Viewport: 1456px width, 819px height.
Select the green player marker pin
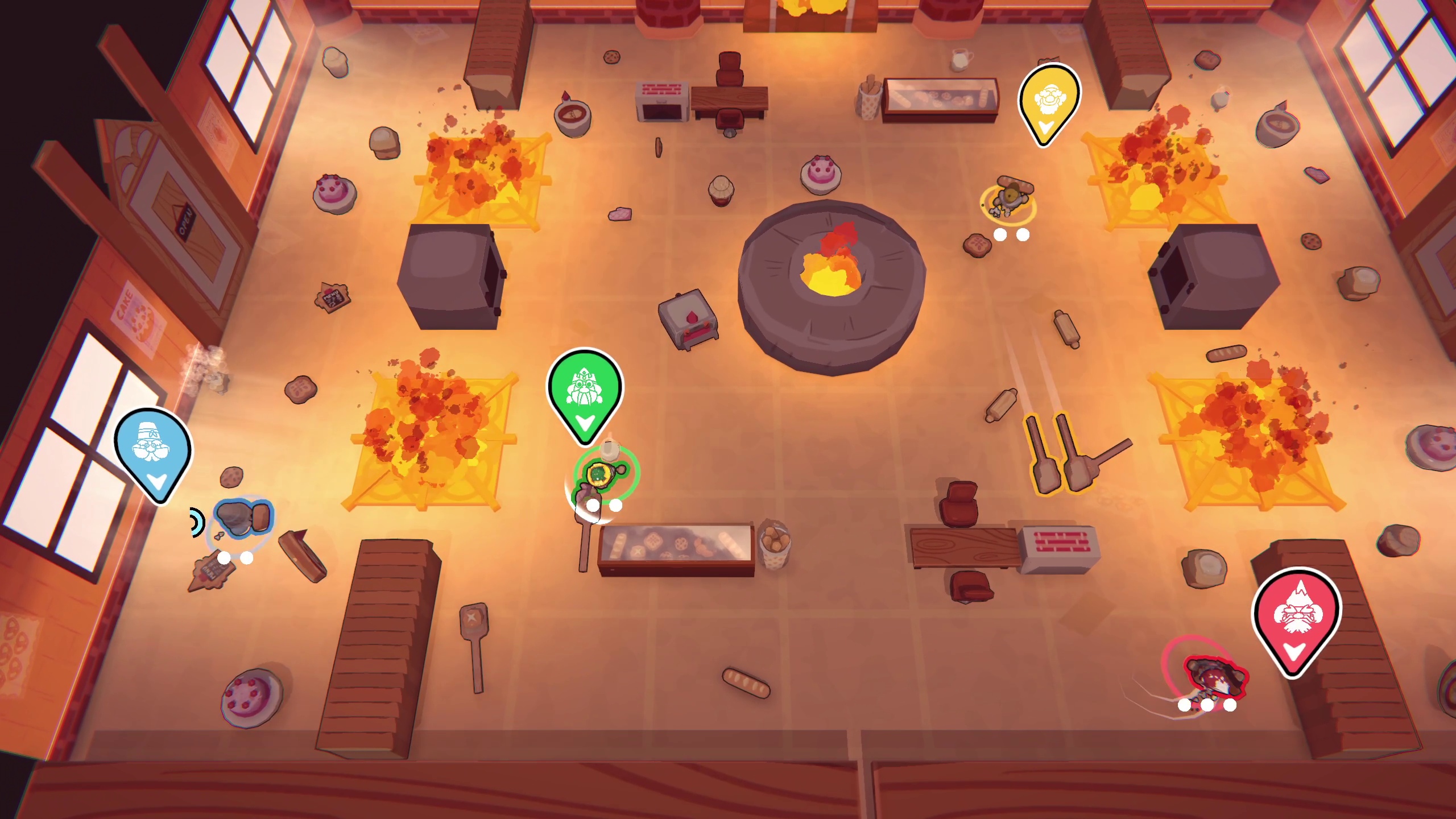(585, 391)
